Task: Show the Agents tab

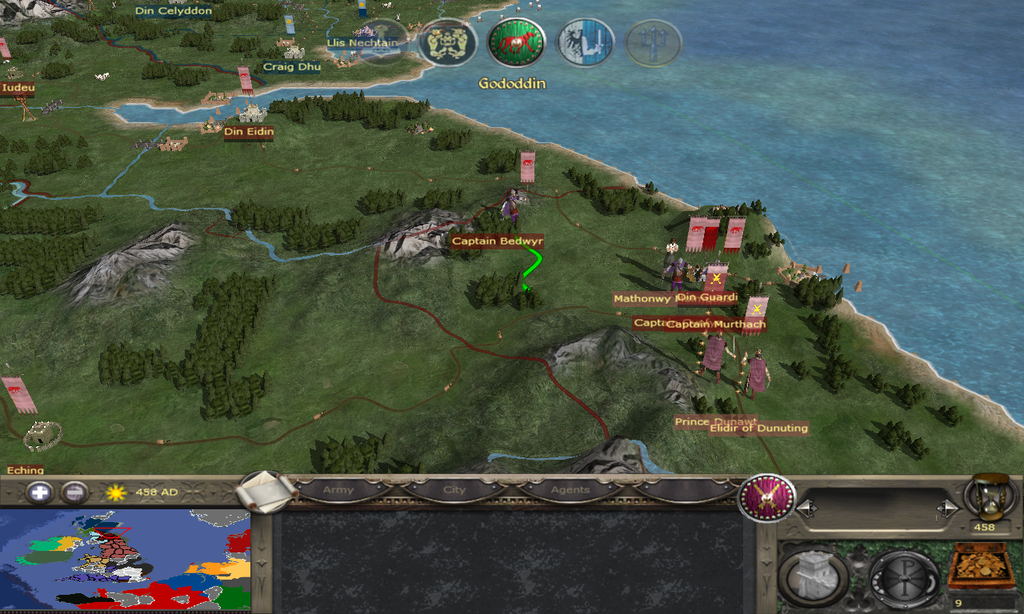Action: pyautogui.click(x=568, y=490)
